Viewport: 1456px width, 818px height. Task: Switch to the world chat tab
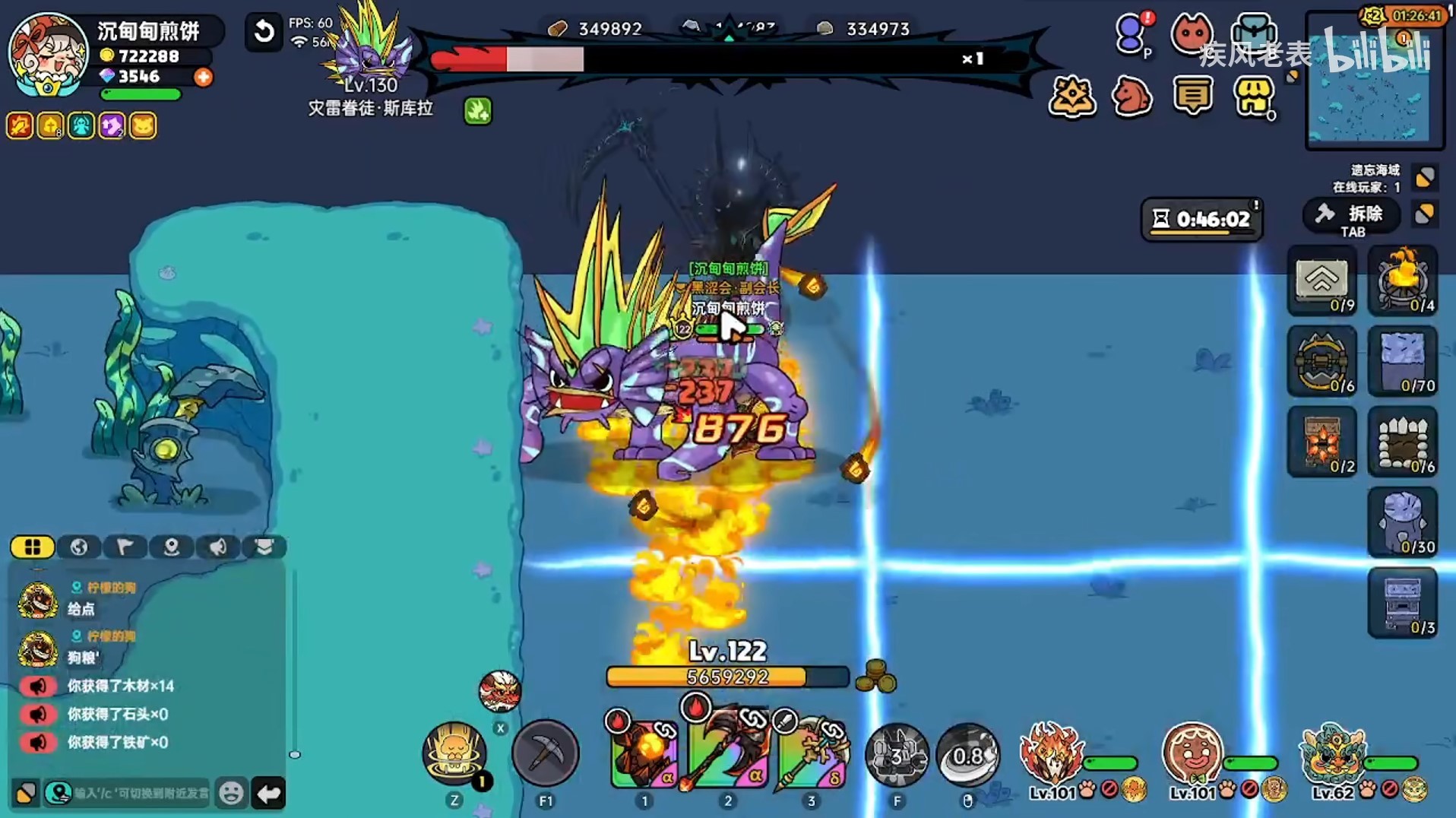(x=79, y=547)
